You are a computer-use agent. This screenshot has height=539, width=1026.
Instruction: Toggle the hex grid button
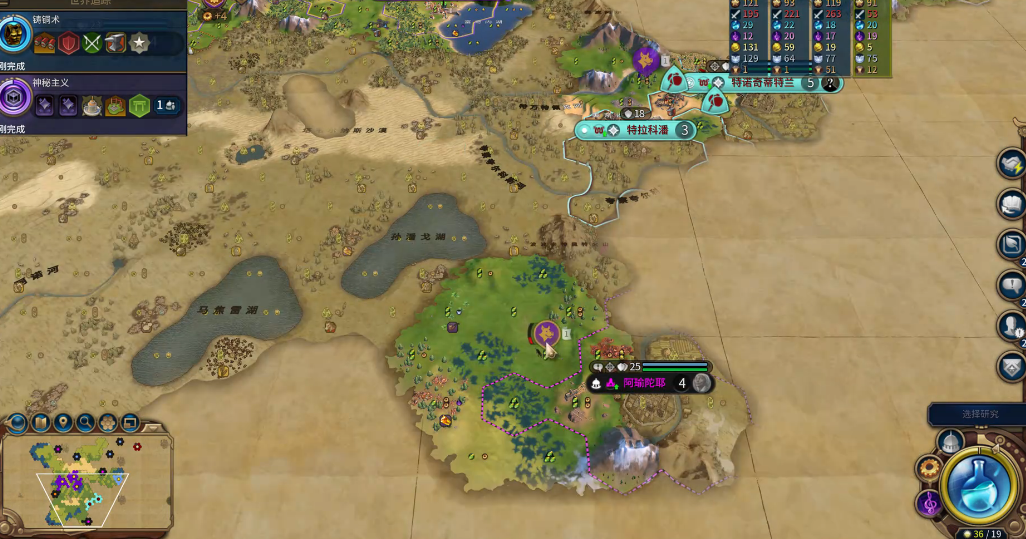point(107,423)
